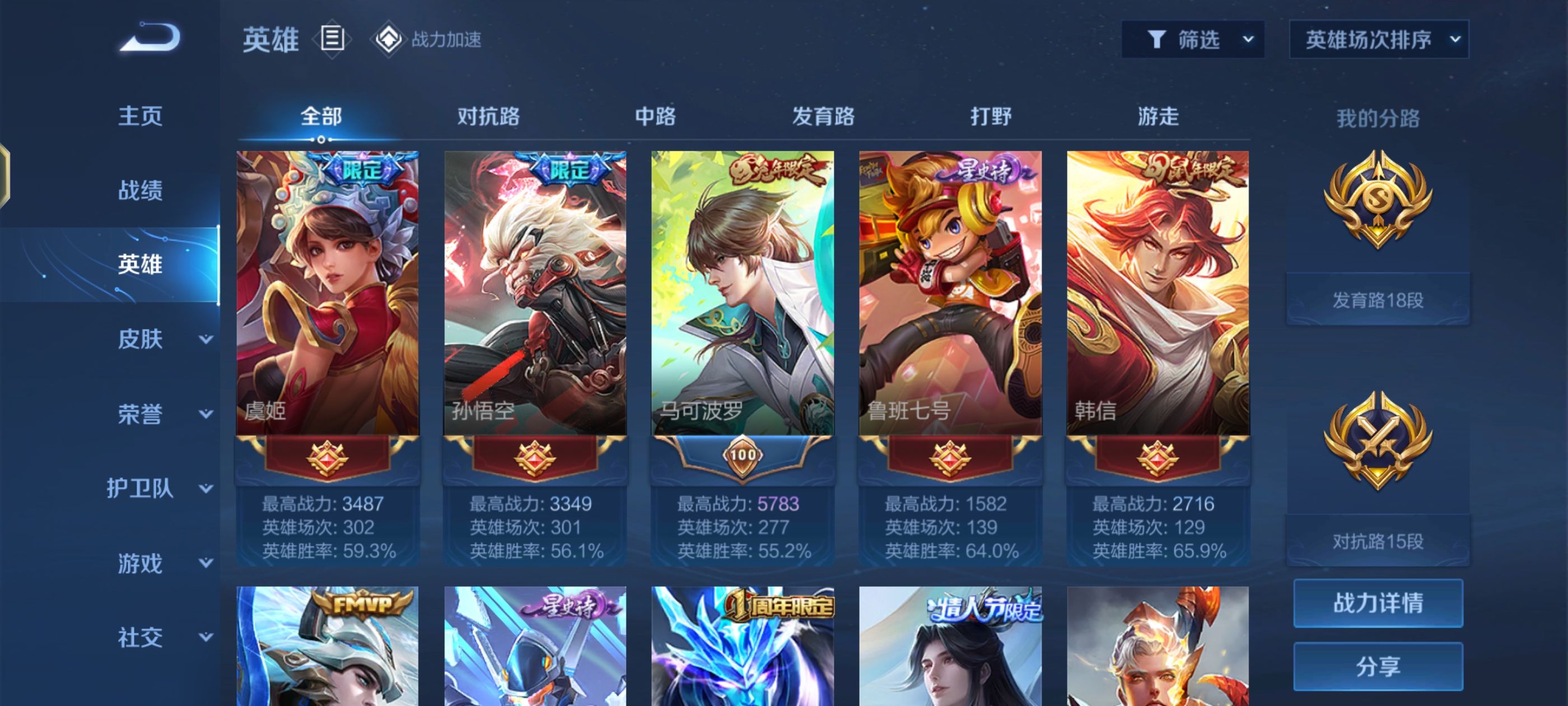Screen dimensions: 1568x706
Task: Toggle the 游戏 sidebar section open
Action: pyautogui.click(x=141, y=564)
